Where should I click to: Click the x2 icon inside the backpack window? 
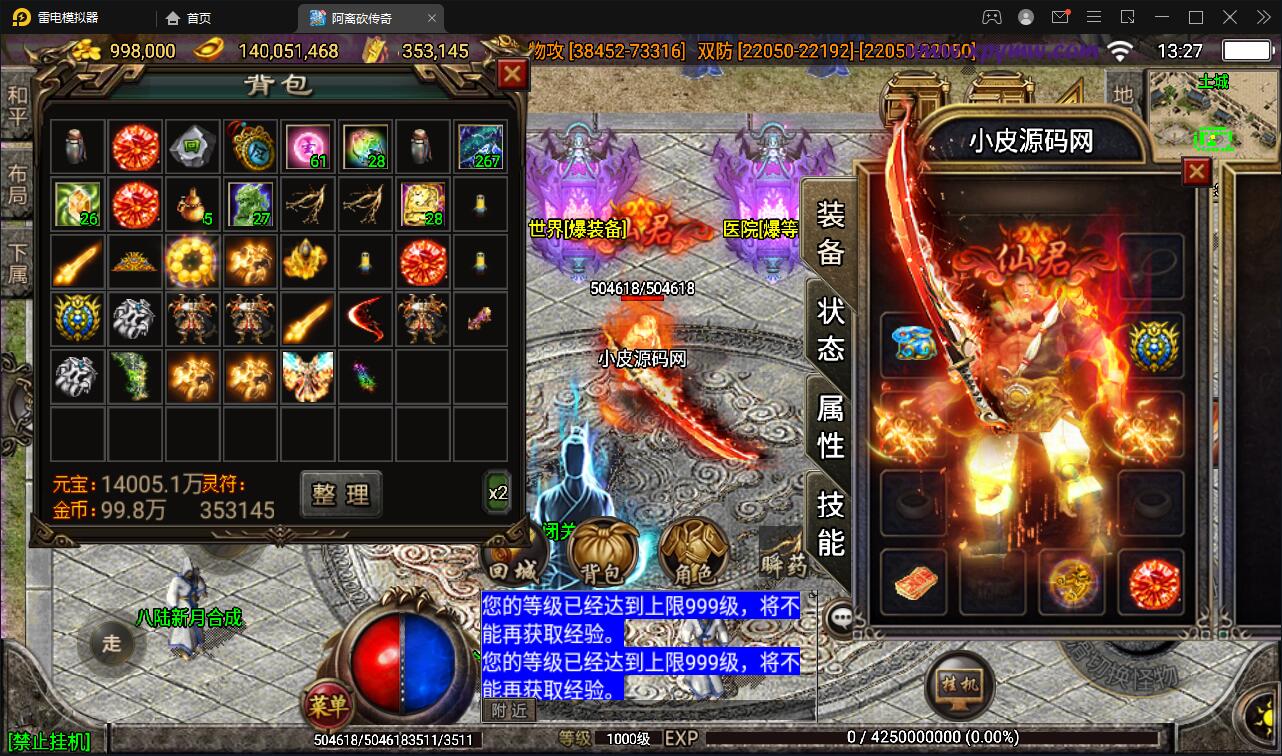497,493
